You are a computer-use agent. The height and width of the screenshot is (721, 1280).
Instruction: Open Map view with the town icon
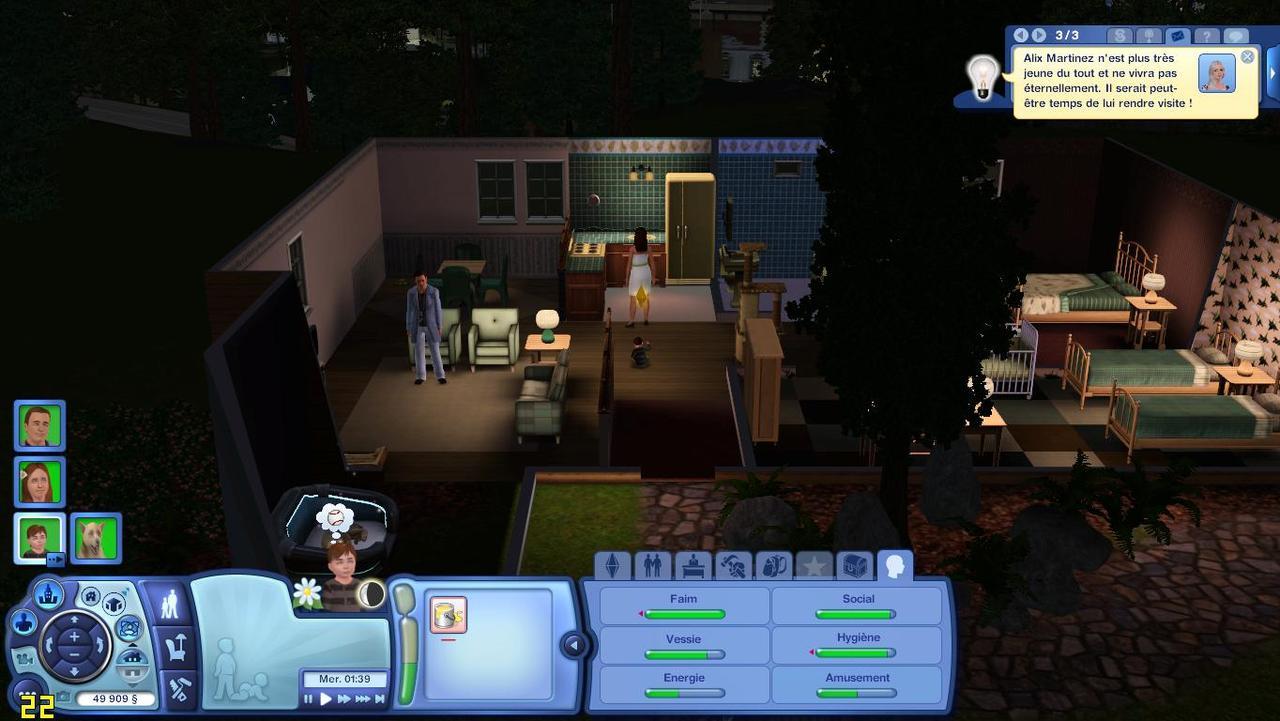48,595
